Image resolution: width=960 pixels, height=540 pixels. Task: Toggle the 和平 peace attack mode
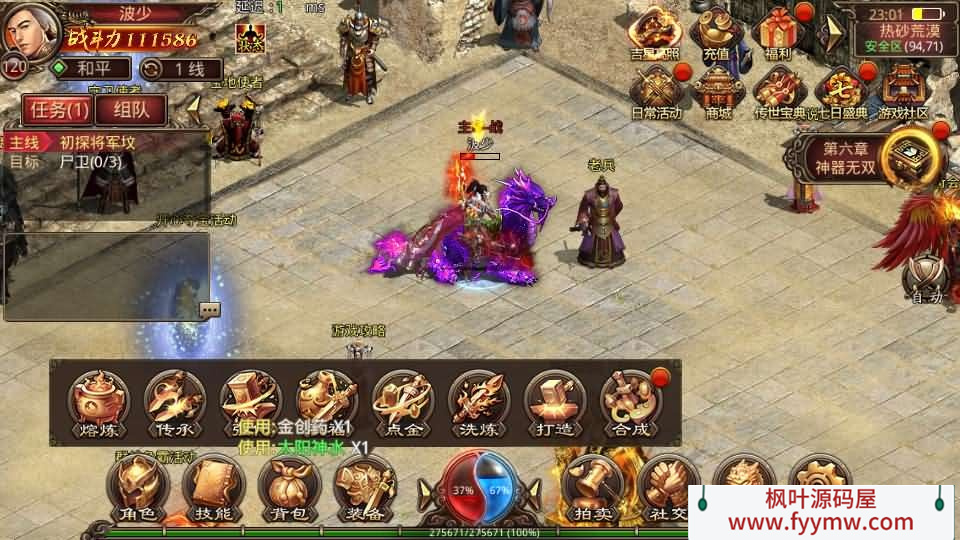90,69
